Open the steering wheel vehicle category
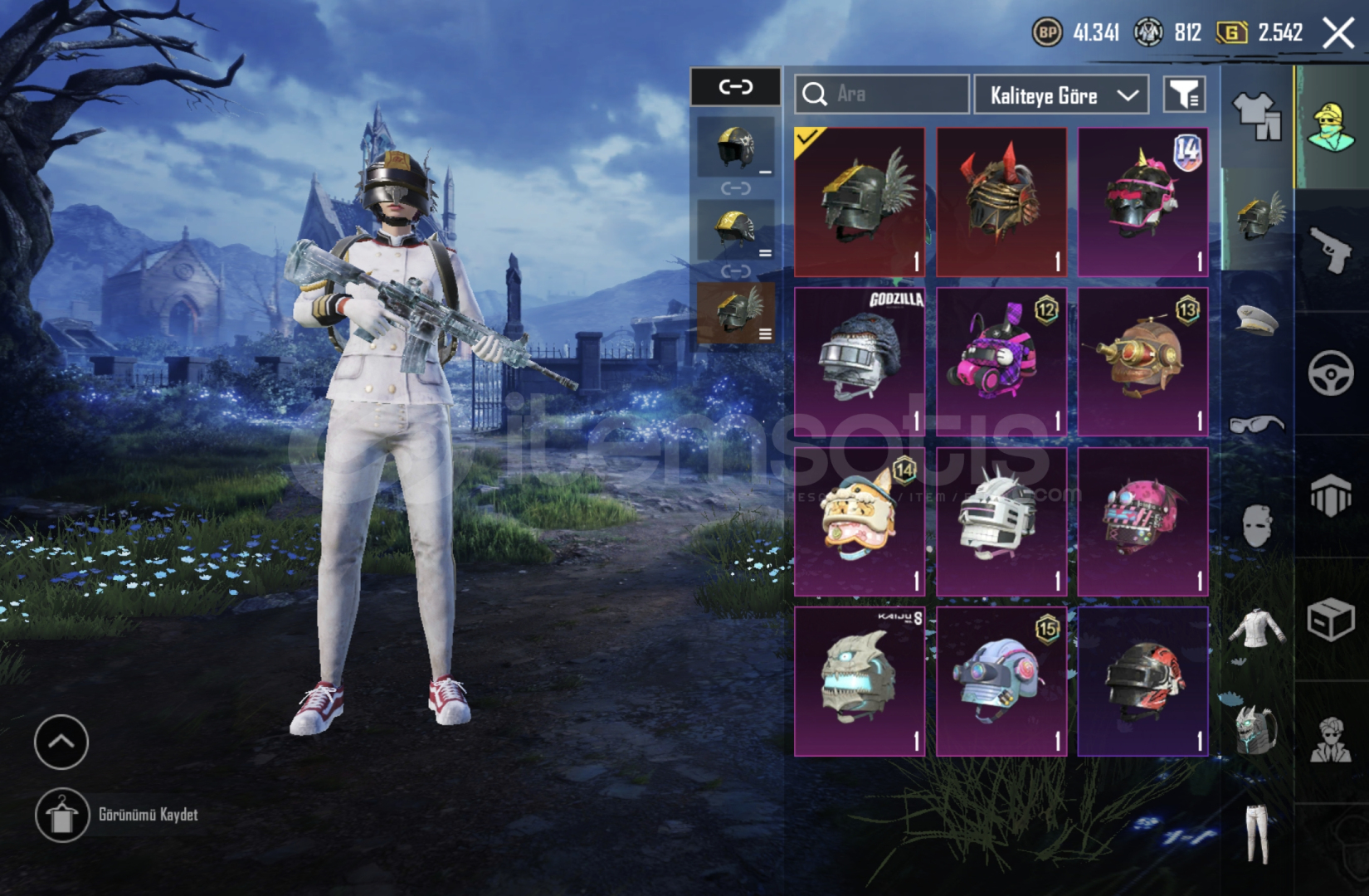Viewport: 1369px width, 896px height. pos(1331,373)
